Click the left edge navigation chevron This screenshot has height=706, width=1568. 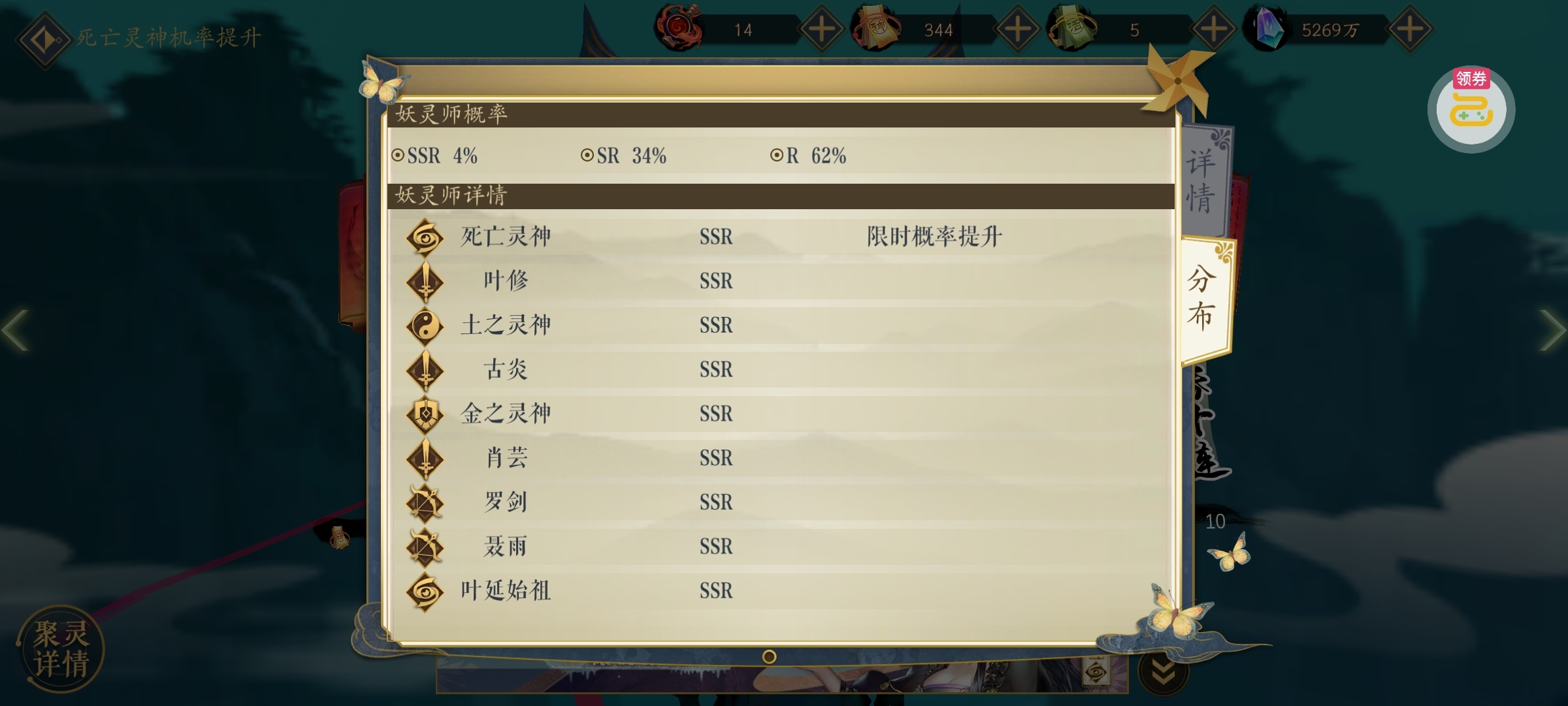[x=14, y=330]
